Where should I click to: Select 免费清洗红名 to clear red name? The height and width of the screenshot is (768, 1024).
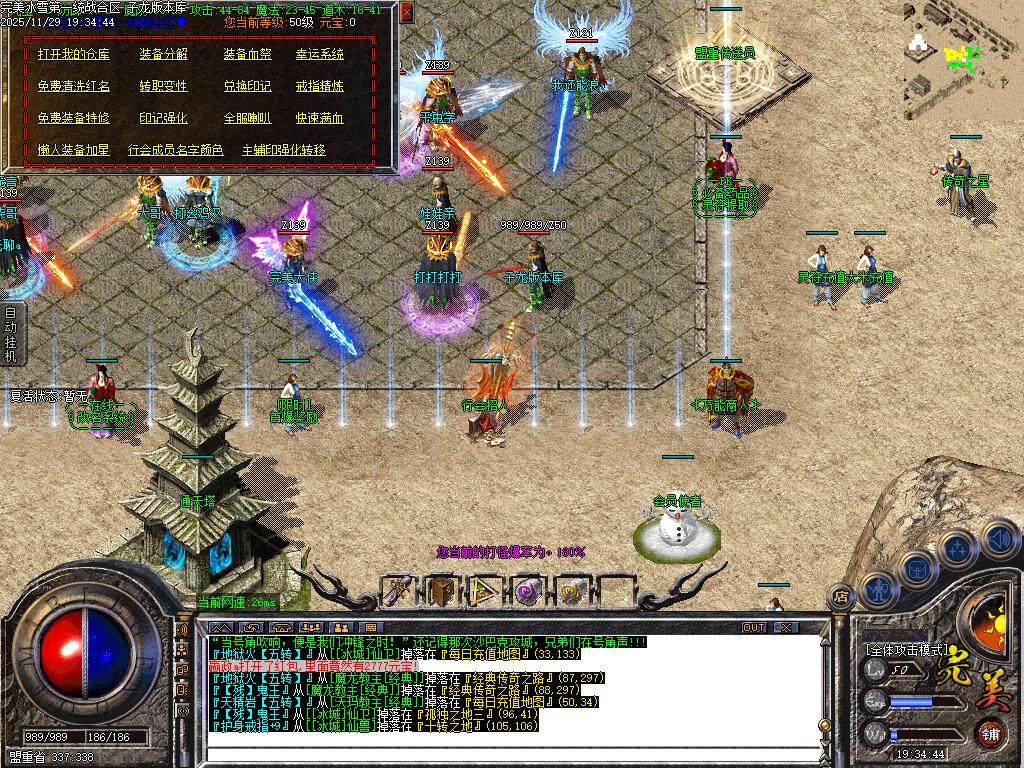click(x=74, y=86)
